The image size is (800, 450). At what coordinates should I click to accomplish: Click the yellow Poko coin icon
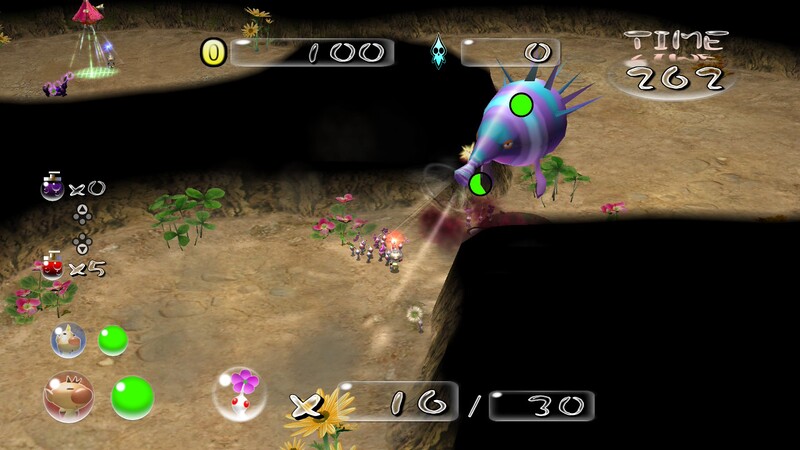click(214, 52)
